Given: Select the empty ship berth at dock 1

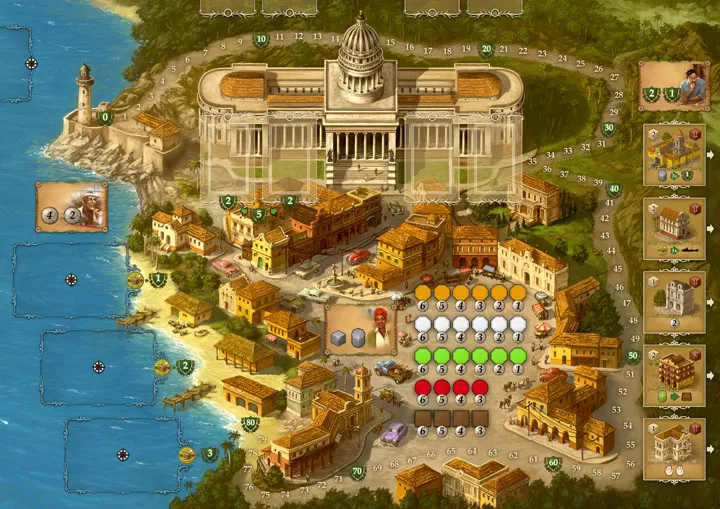Looking at the screenshot, I should click(x=70, y=280).
